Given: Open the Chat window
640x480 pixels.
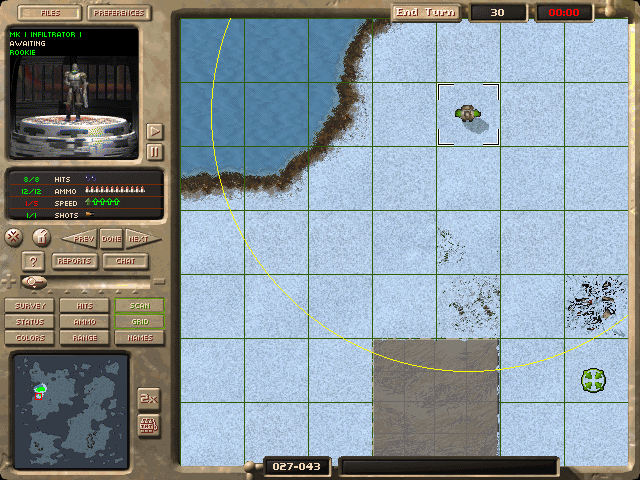Looking at the screenshot, I should [126, 261].
